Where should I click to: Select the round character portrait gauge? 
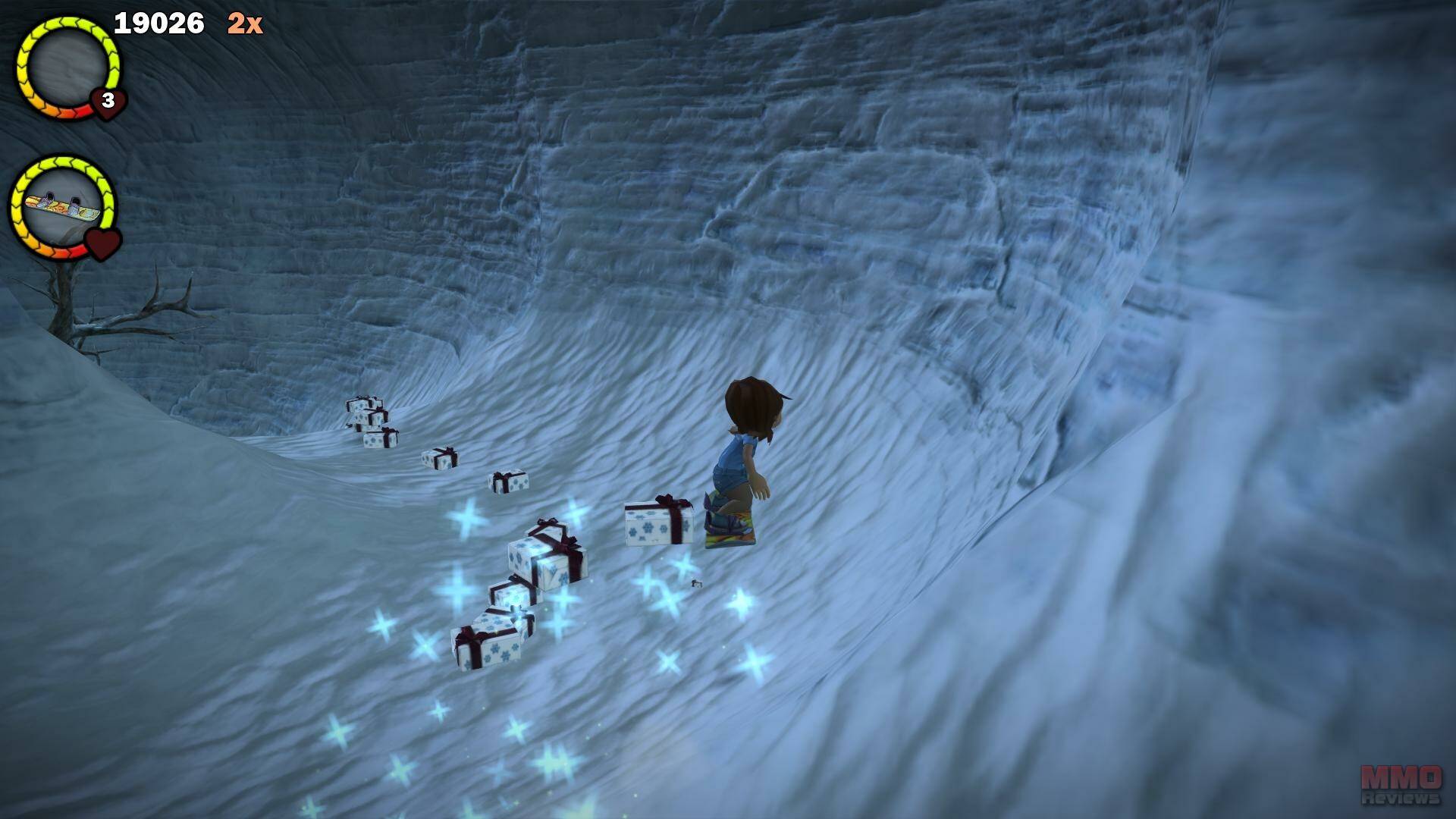click(x=68, y=67)
